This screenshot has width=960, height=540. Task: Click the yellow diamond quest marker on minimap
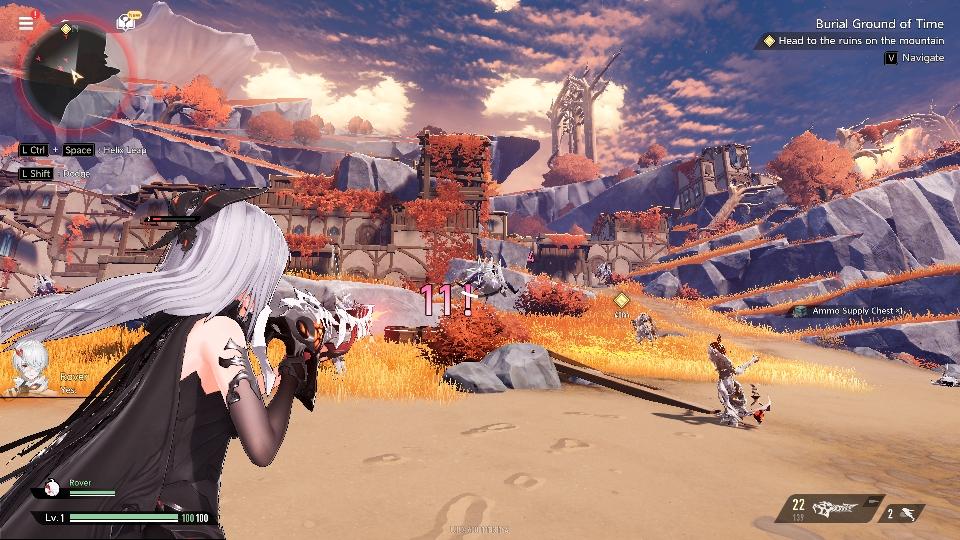pos(66,28)
